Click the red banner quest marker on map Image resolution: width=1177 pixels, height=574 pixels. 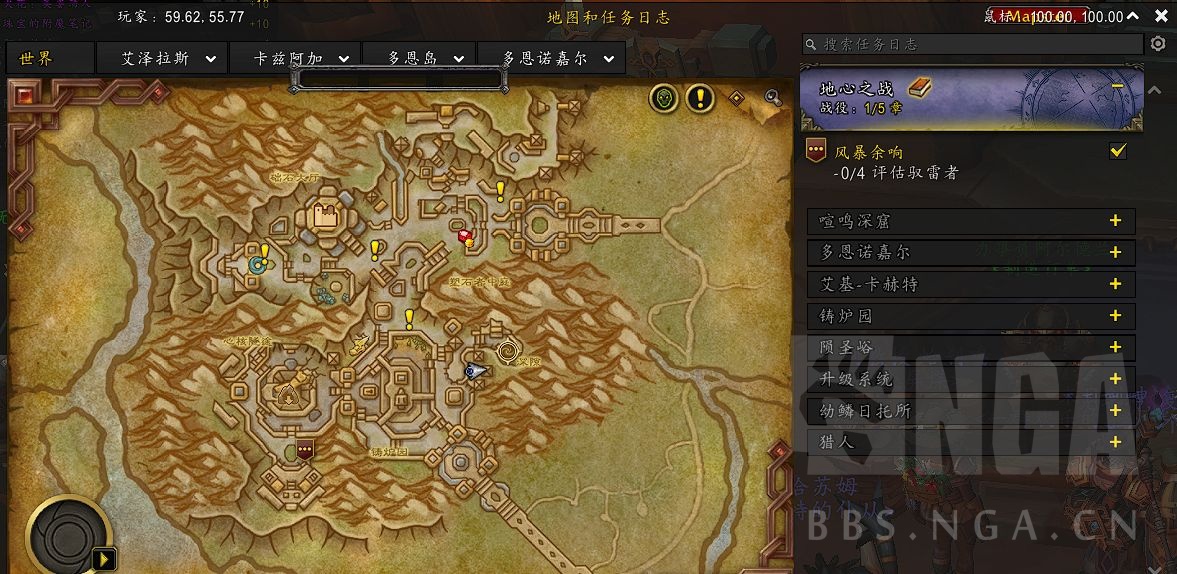pyautogui.click(x=305, y=448)
